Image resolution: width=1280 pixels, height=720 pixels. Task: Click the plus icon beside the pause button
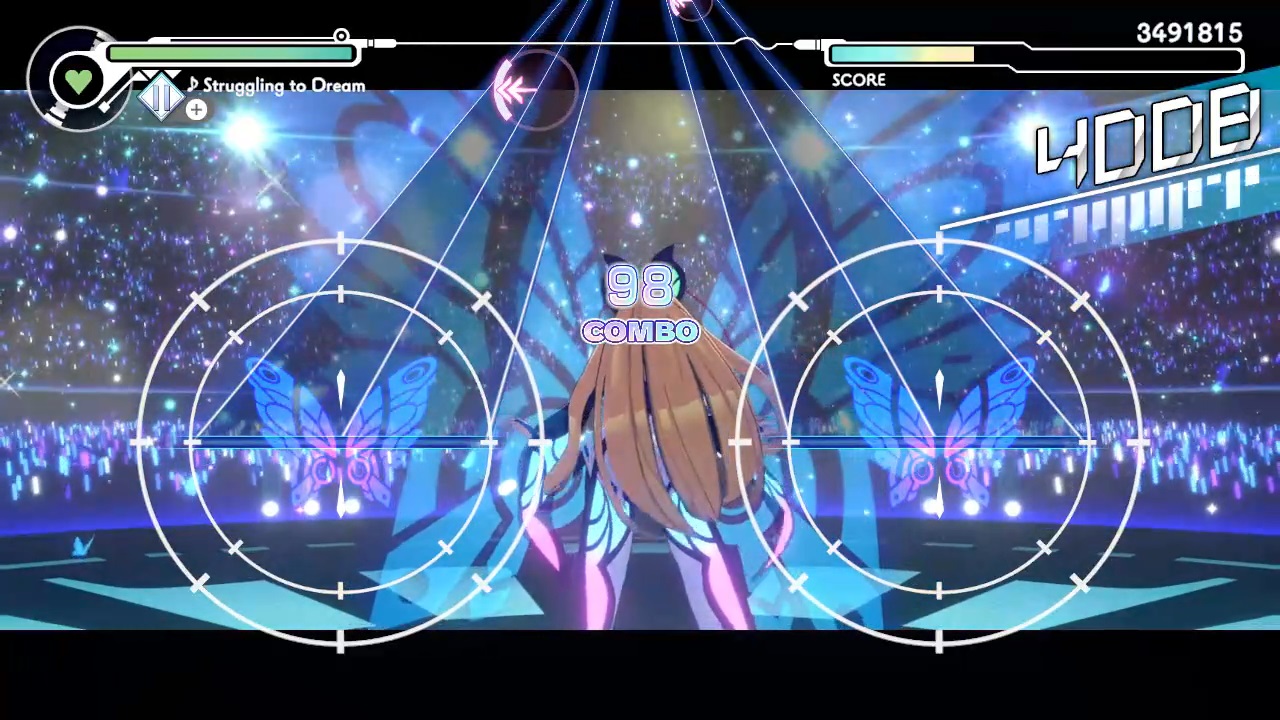(196, 110)
